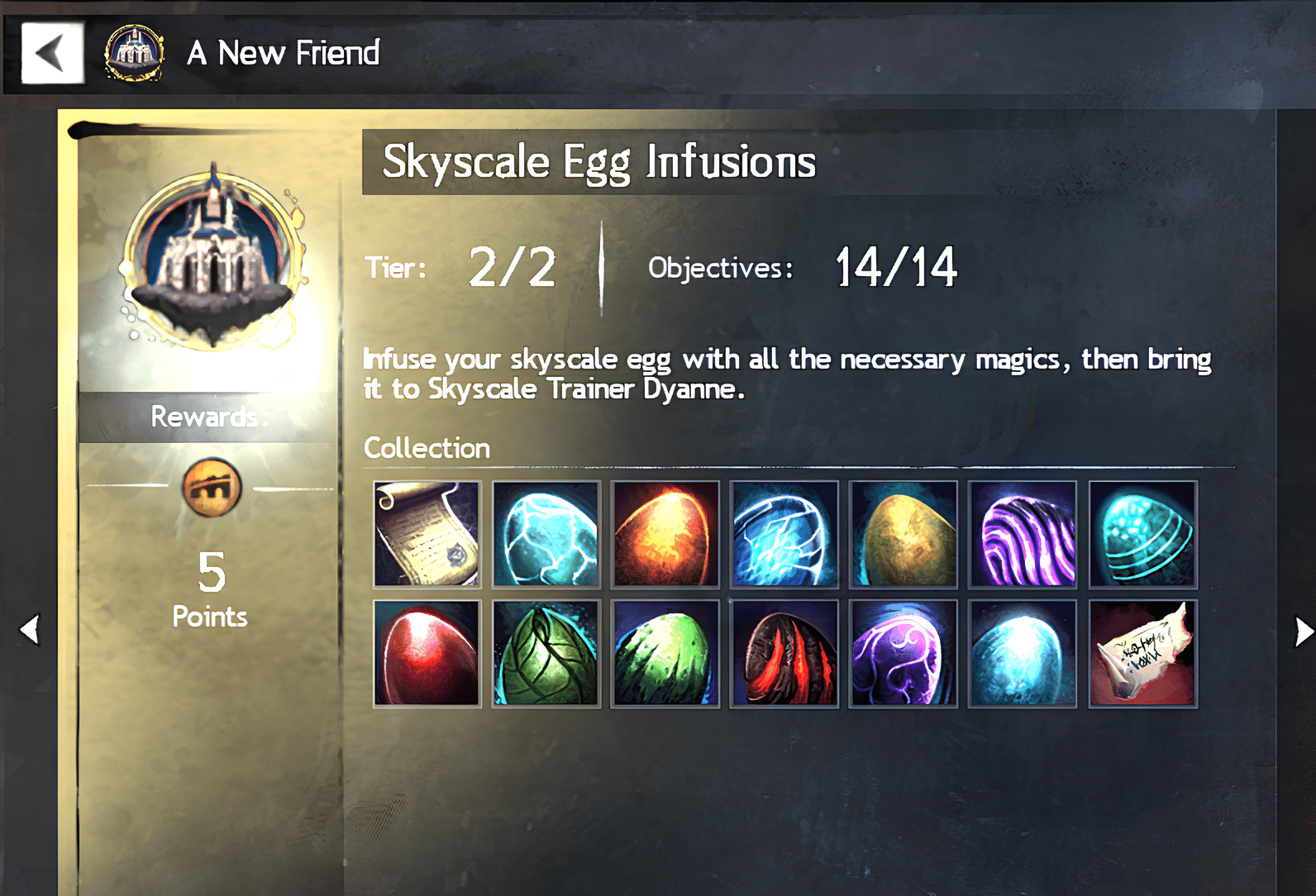Viewport: 1316px width, 896px height.
Task: Click the crackling lightning egg icon
Action: (784, 534)
